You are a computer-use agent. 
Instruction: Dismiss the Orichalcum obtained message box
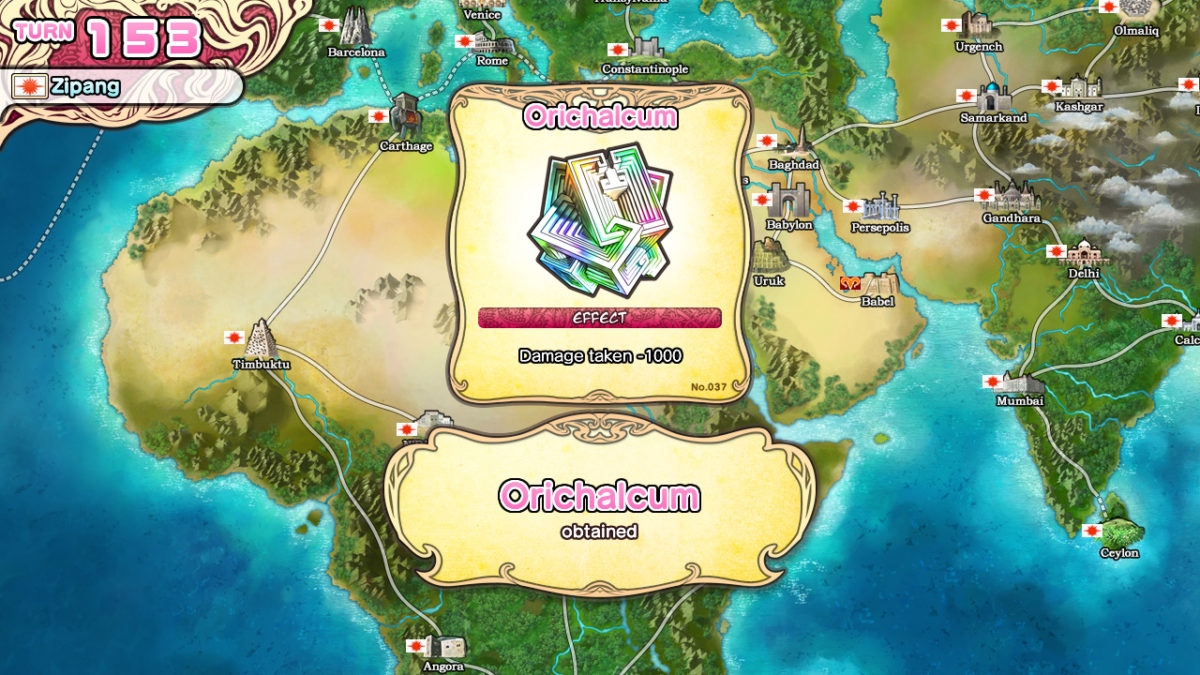tap(600, 505)
